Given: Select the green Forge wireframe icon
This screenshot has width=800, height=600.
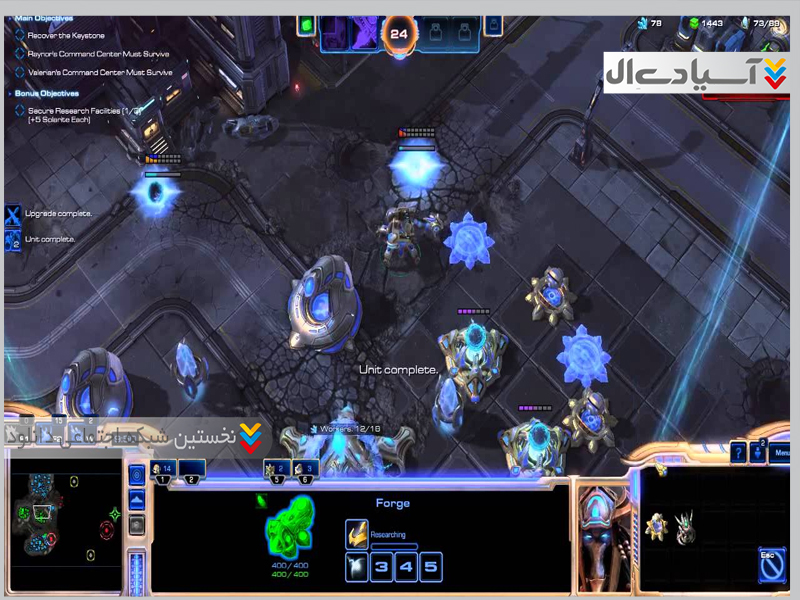Looking at the screenshot, I should pyautogui.click(x=290, y=527).
